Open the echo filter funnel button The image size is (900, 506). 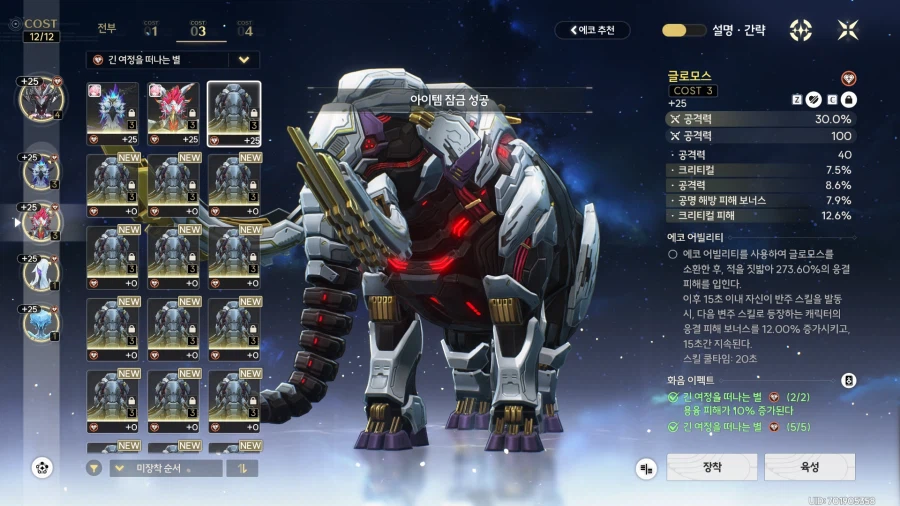(x=94, y=467)
